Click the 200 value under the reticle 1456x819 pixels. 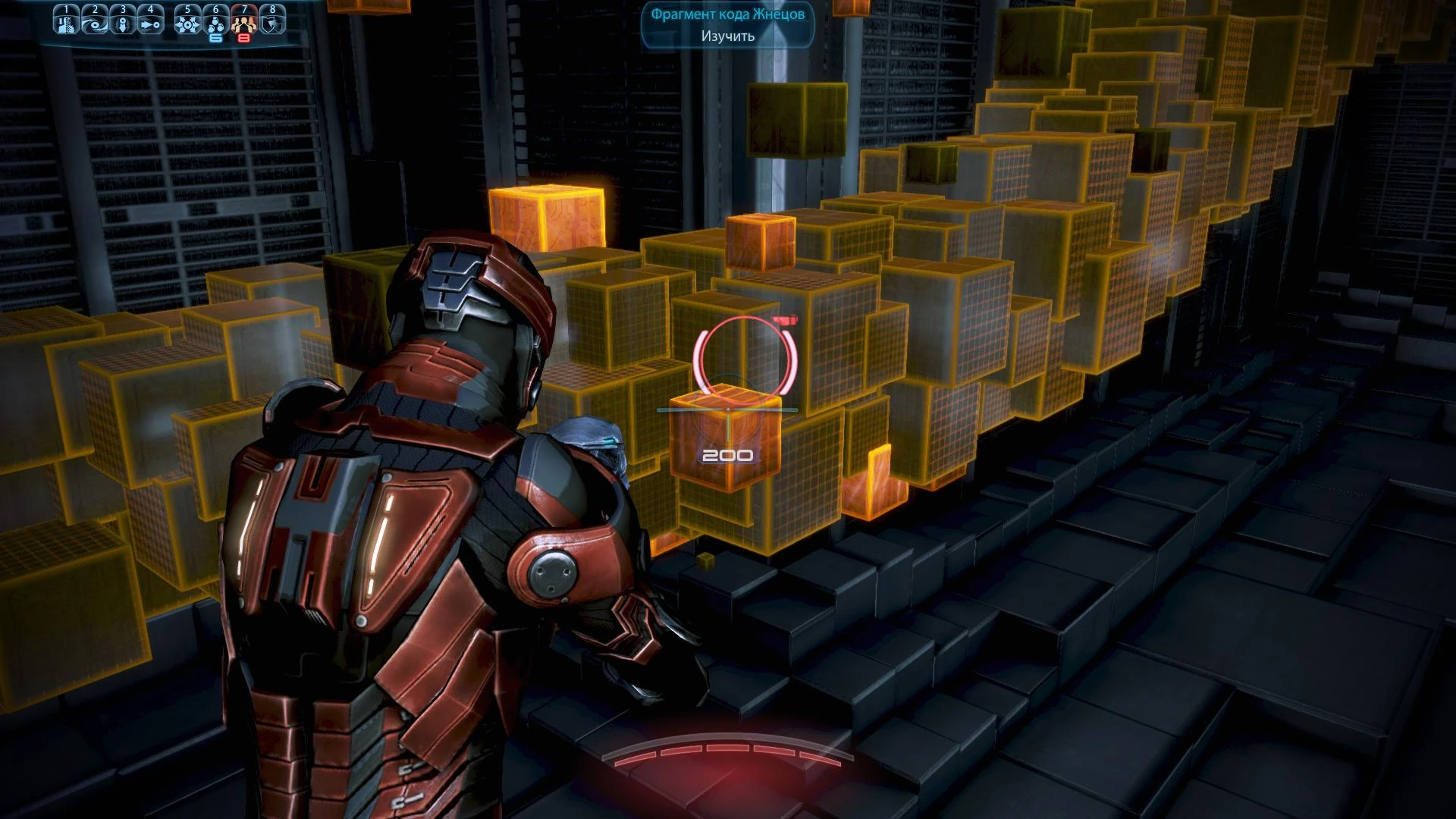726,454
